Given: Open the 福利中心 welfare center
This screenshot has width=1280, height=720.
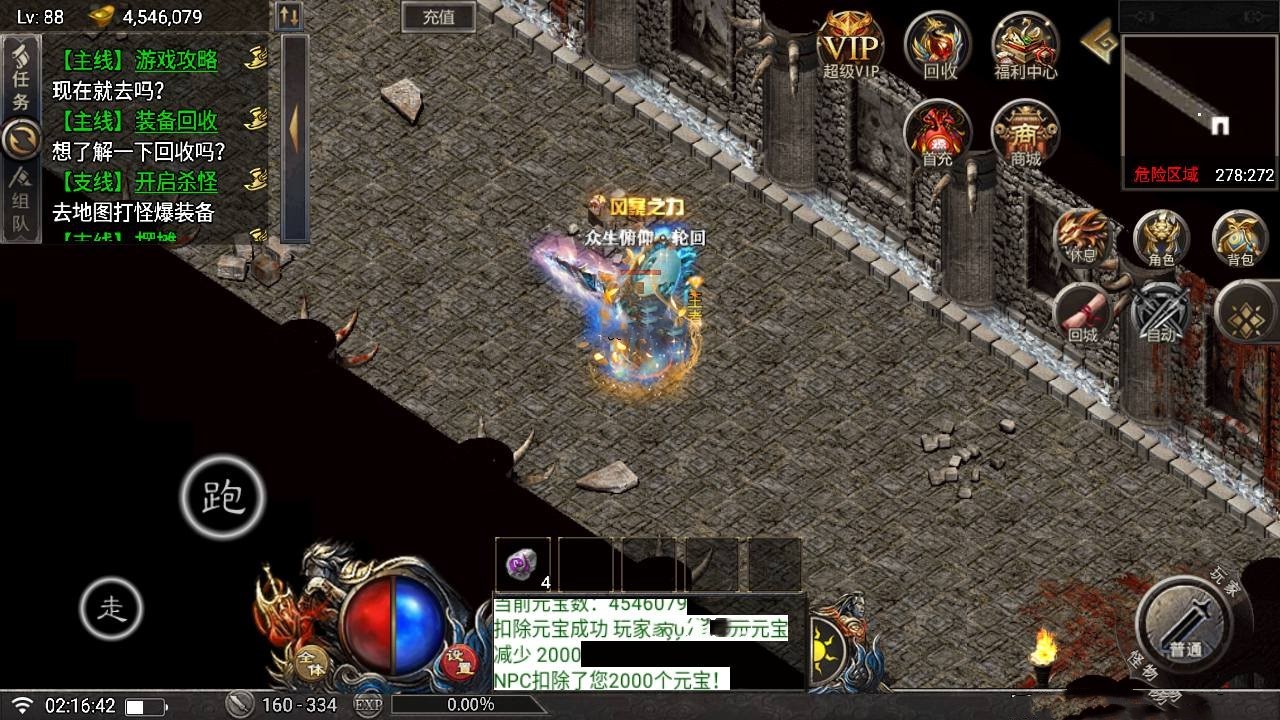Looking at the screenshot, I should pos(1025,46).
